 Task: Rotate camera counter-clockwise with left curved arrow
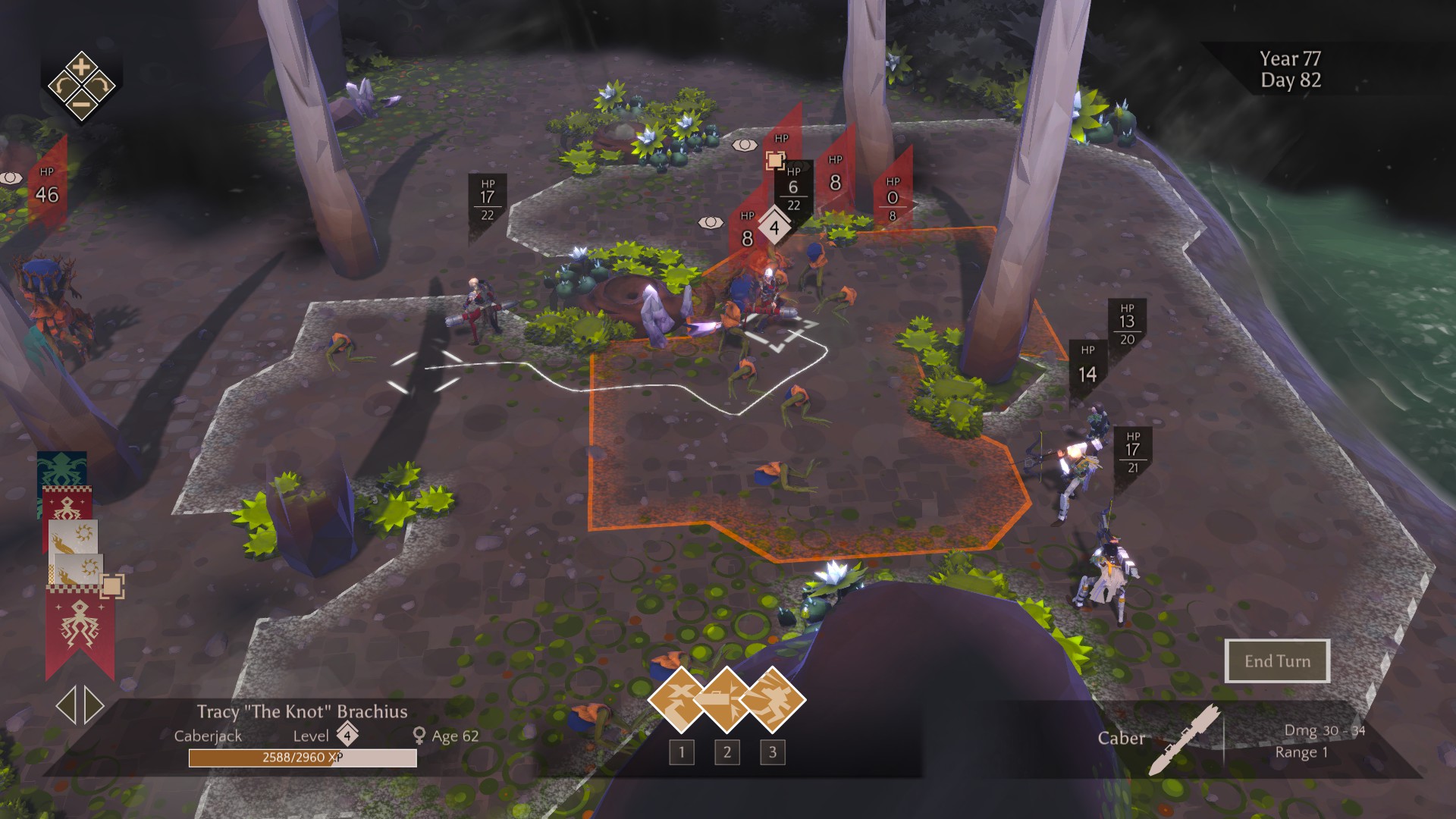(63, 86)
